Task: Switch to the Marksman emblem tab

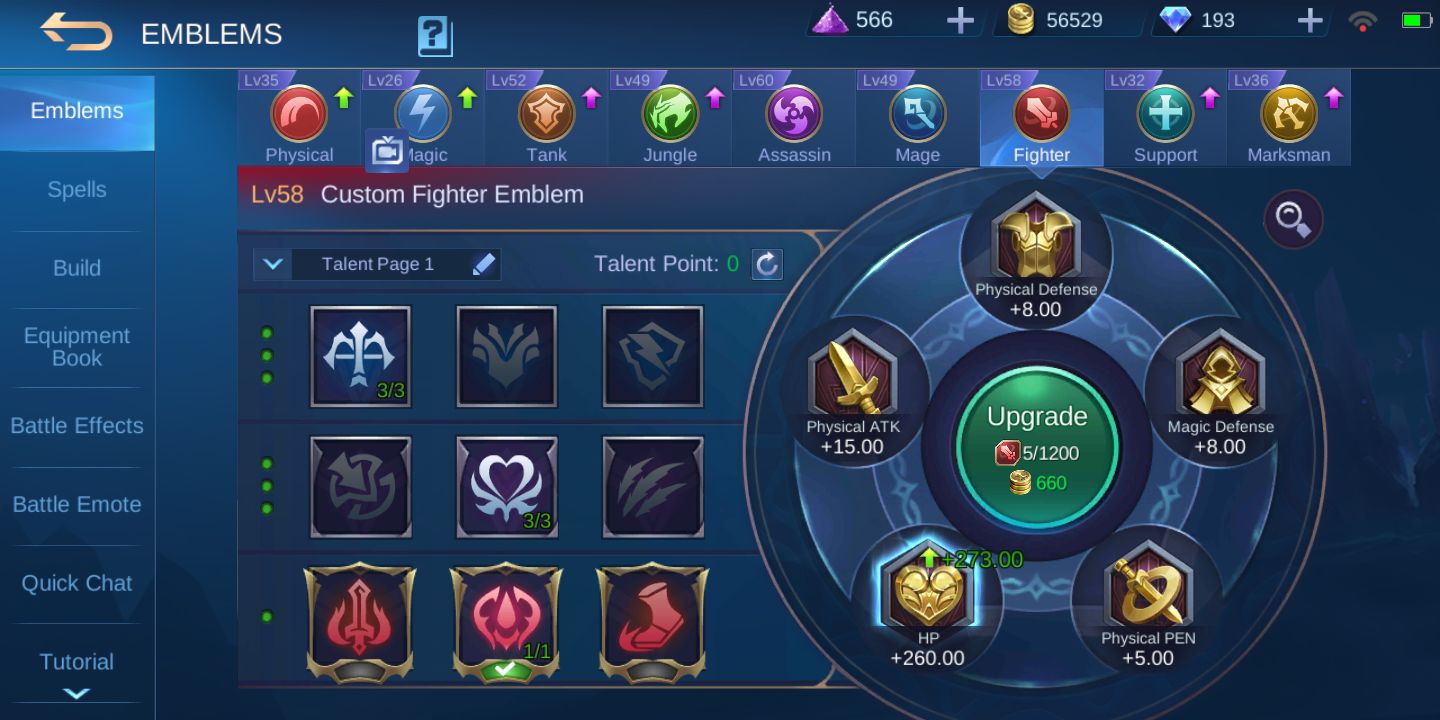Action: click(1289, 115)
